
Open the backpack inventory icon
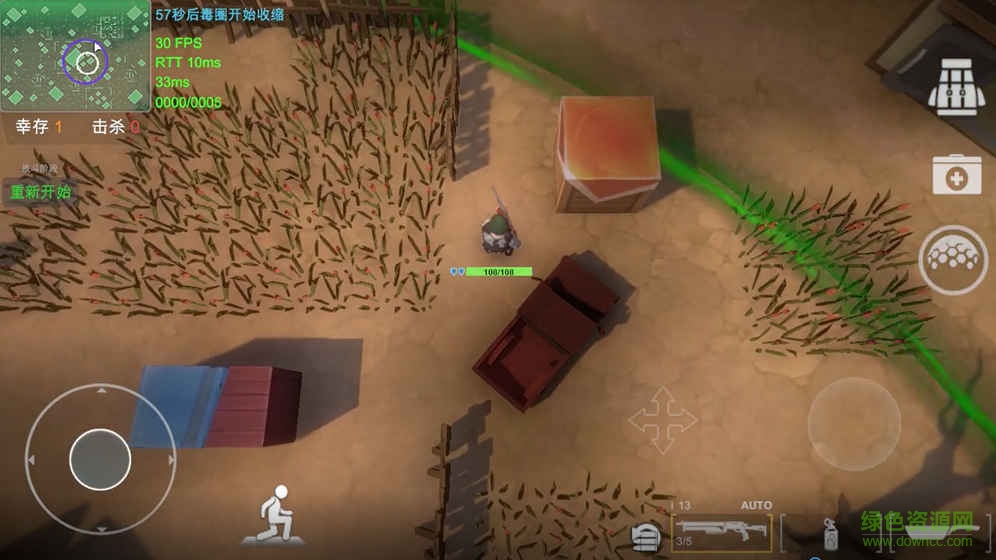tap(957, 88)
